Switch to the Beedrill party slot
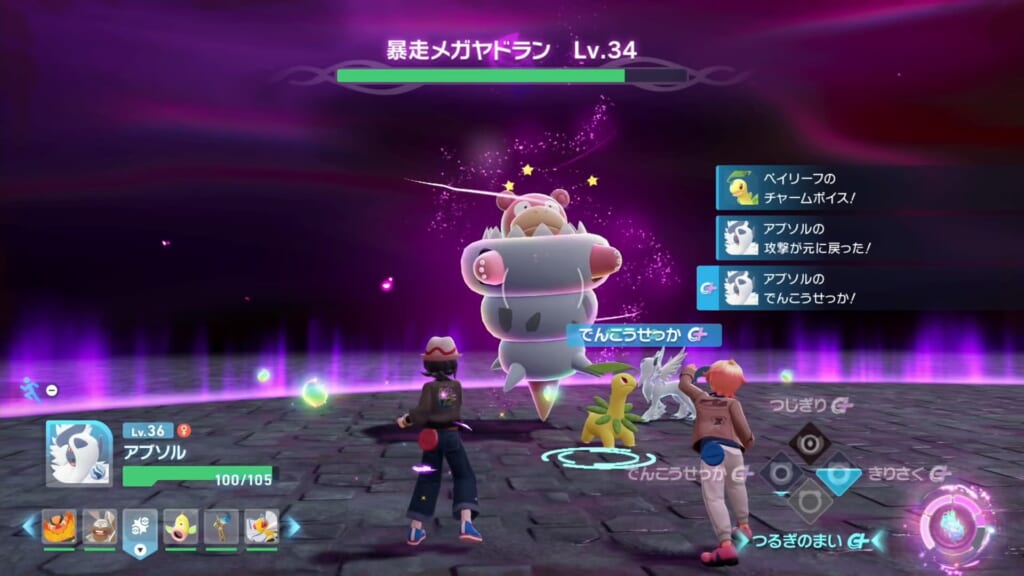This screenshot has height=576, width=1024. click(262, 526)
